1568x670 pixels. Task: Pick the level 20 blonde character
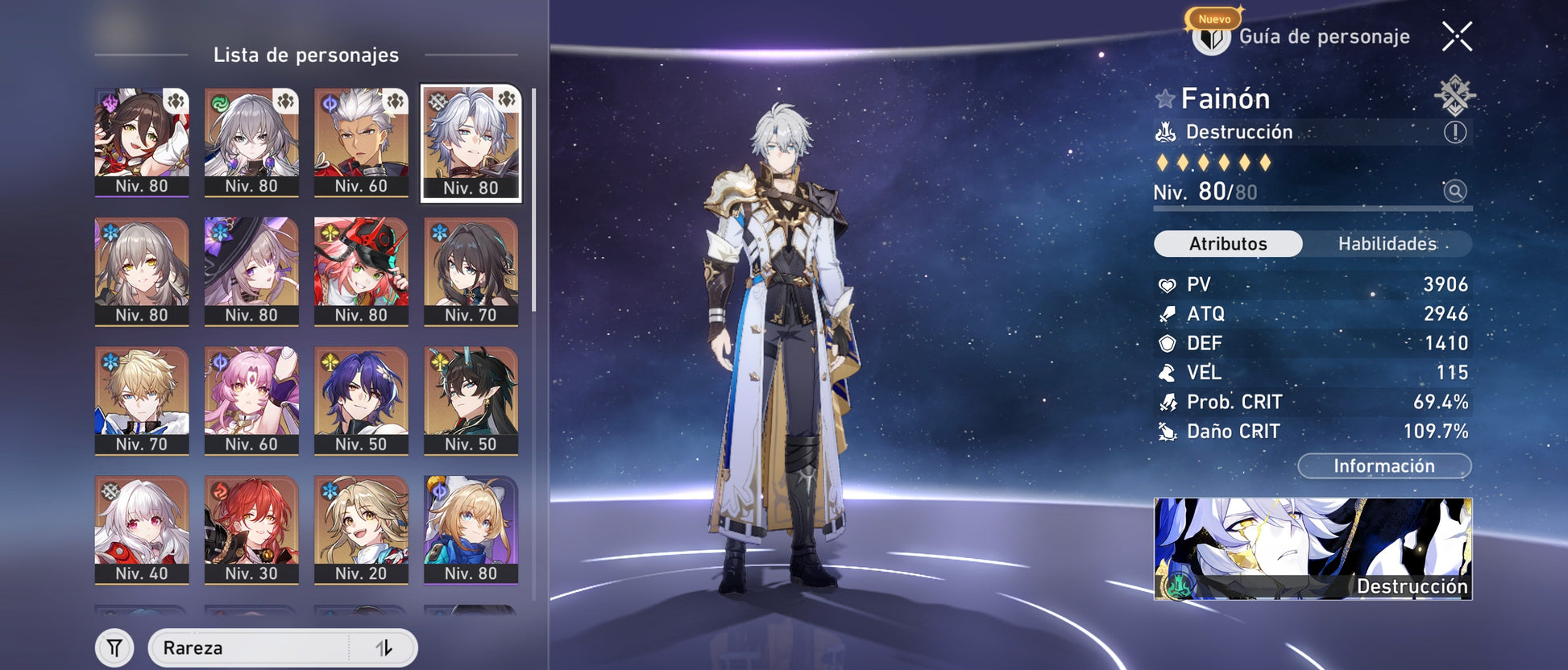tap(361, 529)
